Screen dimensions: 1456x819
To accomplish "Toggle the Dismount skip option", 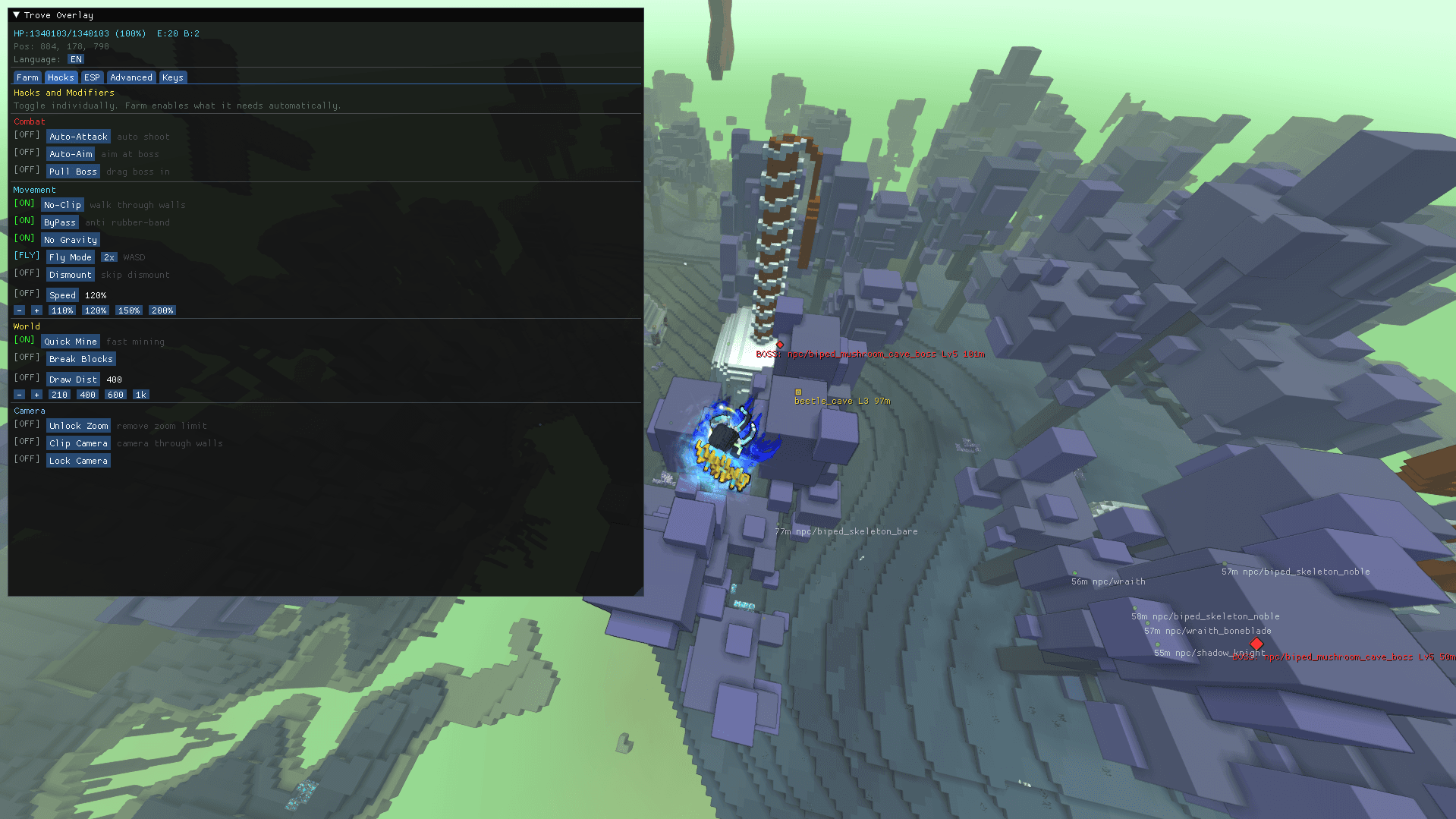I will [70, 275].
